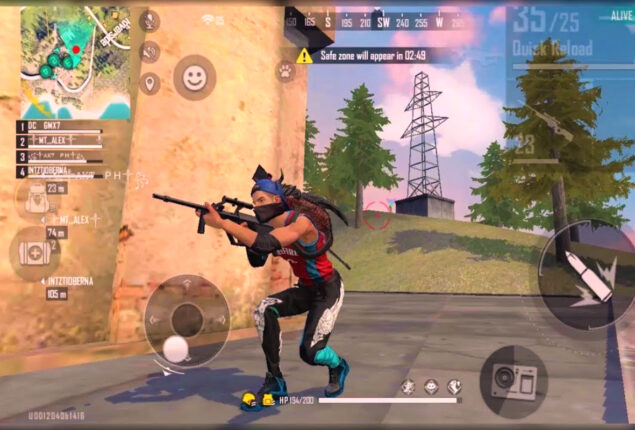Open the smiley emote wheel
This screenshot has width=635, height=430.
pyautogui.click(x=194, y=76)
